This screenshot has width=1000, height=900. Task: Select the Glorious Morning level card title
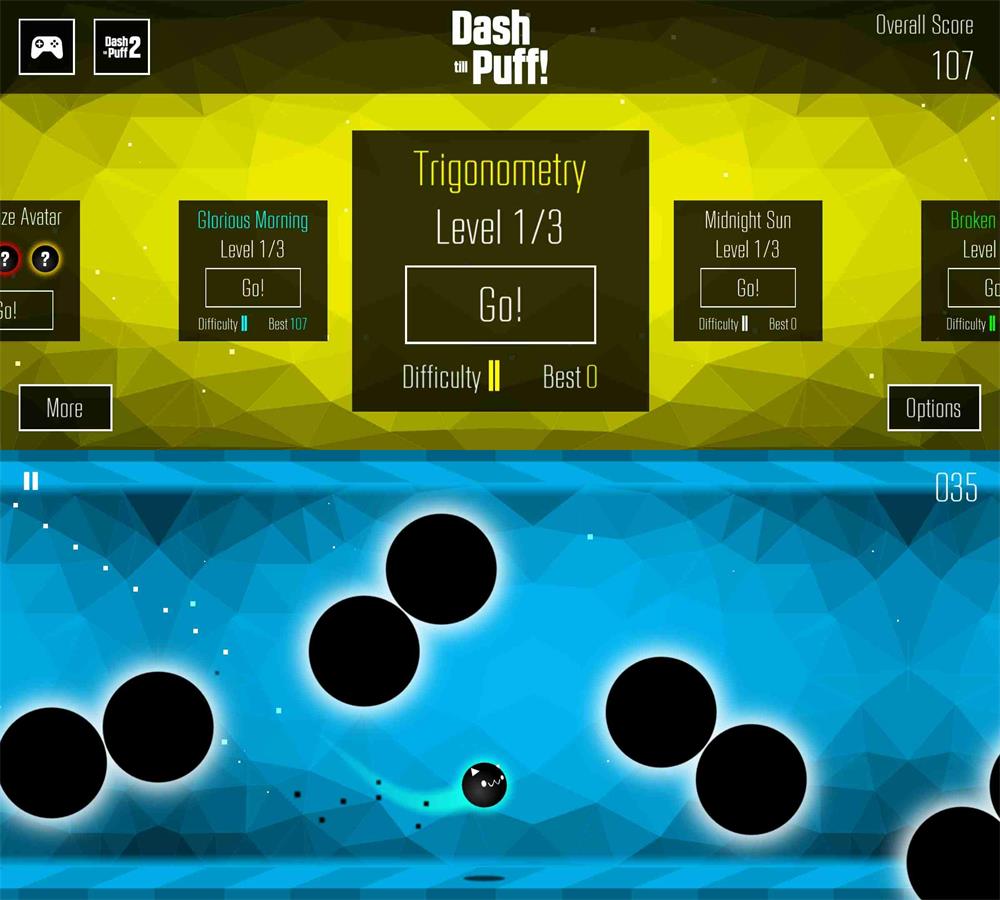[253, 220]
